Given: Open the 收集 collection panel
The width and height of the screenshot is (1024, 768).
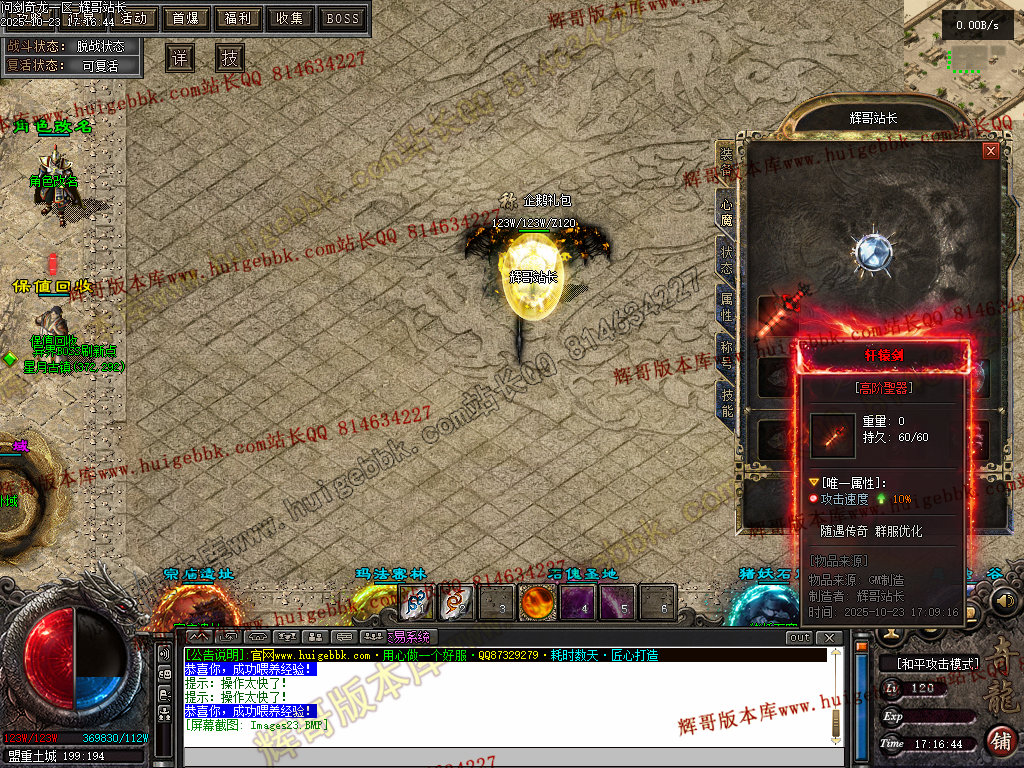Looking at the screenshot, I should 290,18.
